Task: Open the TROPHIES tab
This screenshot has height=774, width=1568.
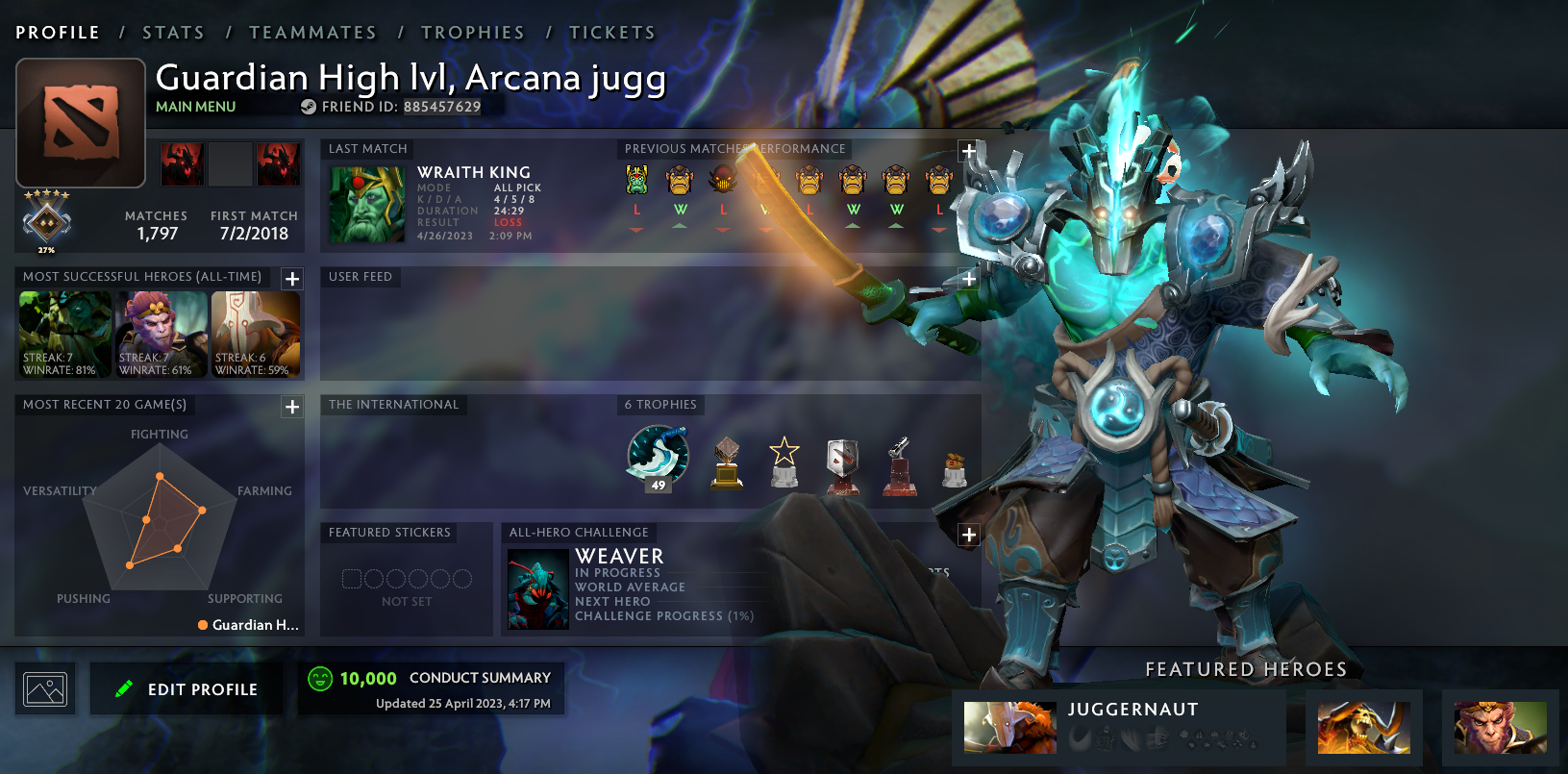Action: [473, 32]
